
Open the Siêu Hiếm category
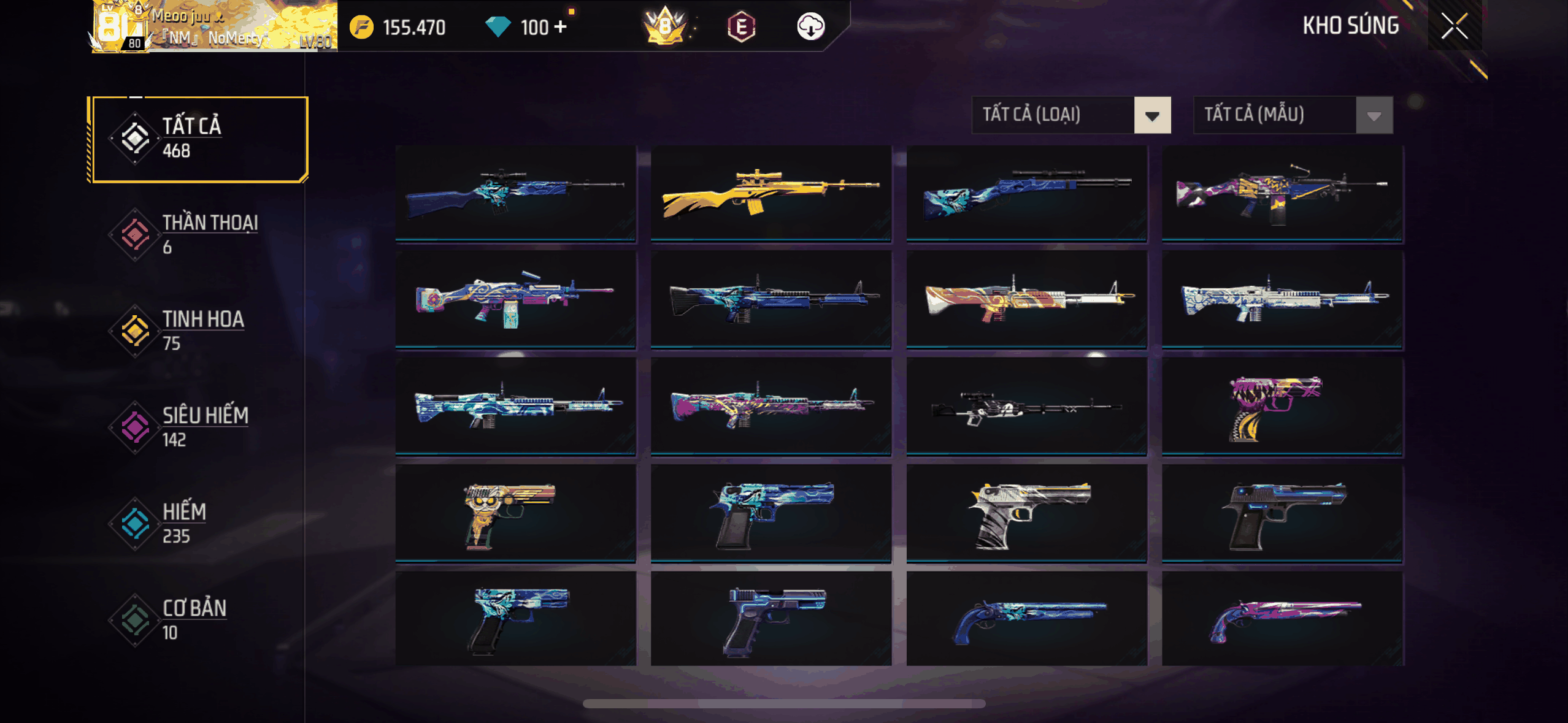[198, 427]
